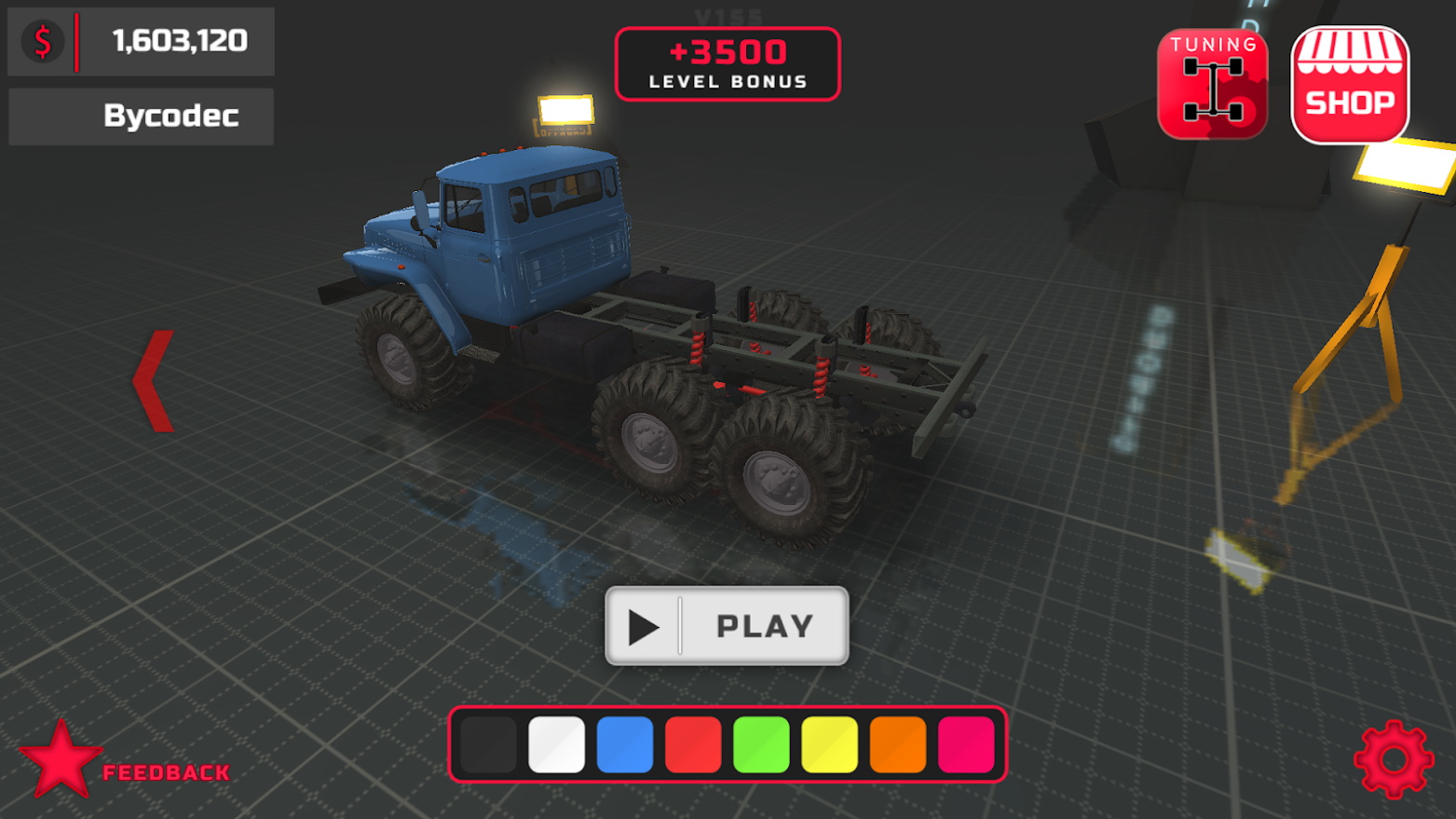Click the play triangle icon on the Play button
The width and height of the screenshot is (1456, 819).
click(x=645, y=625)
